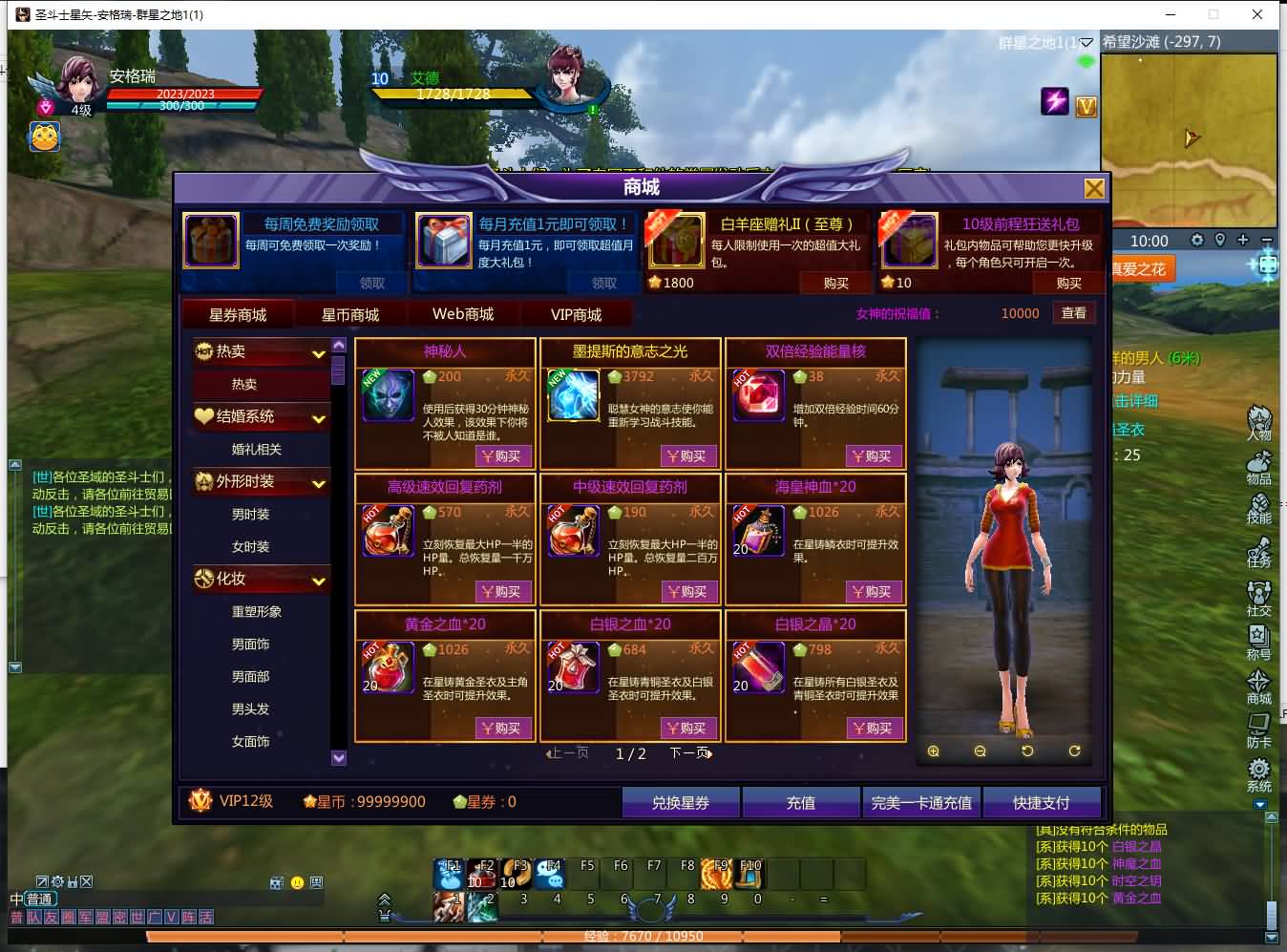Click the 查看 blessing value button
The width and height of the screenshot is (1287, 952).
[x=1074, y=313]
